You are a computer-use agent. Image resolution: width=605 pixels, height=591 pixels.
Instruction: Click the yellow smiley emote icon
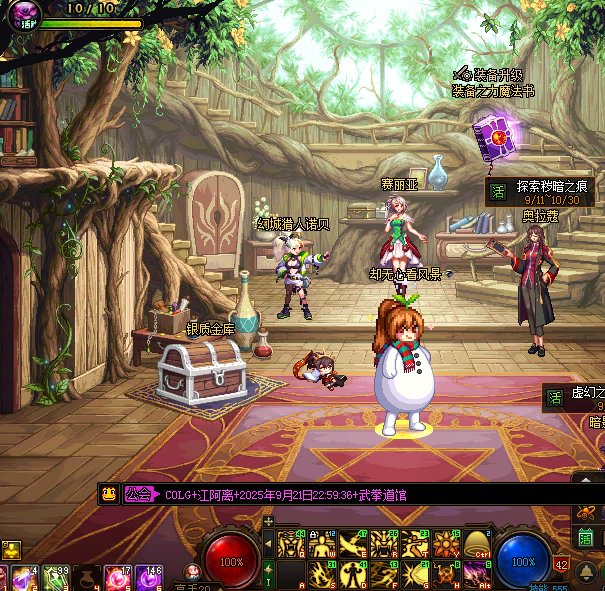click(x=108, y=494)
